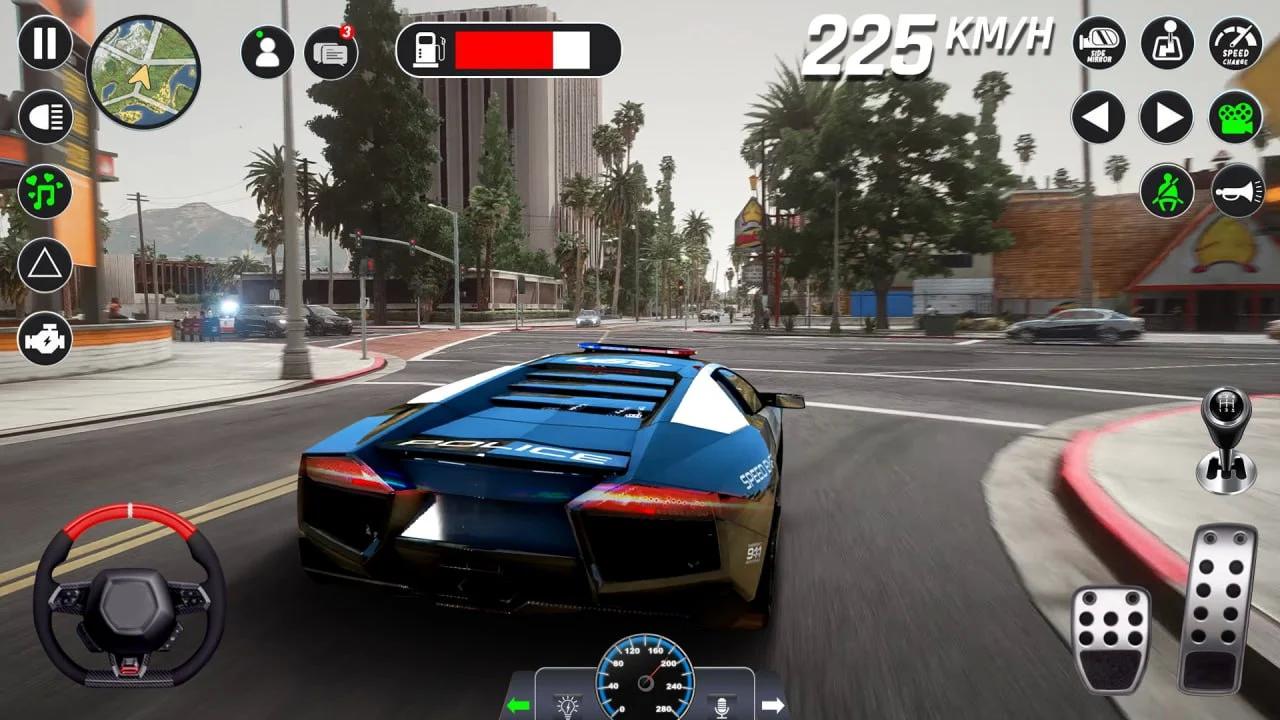Image resolution: width=1280 pixels, height=720 pixels.
Task: Switch the gear shifter mode button
Action: (x=1167, y=43)
